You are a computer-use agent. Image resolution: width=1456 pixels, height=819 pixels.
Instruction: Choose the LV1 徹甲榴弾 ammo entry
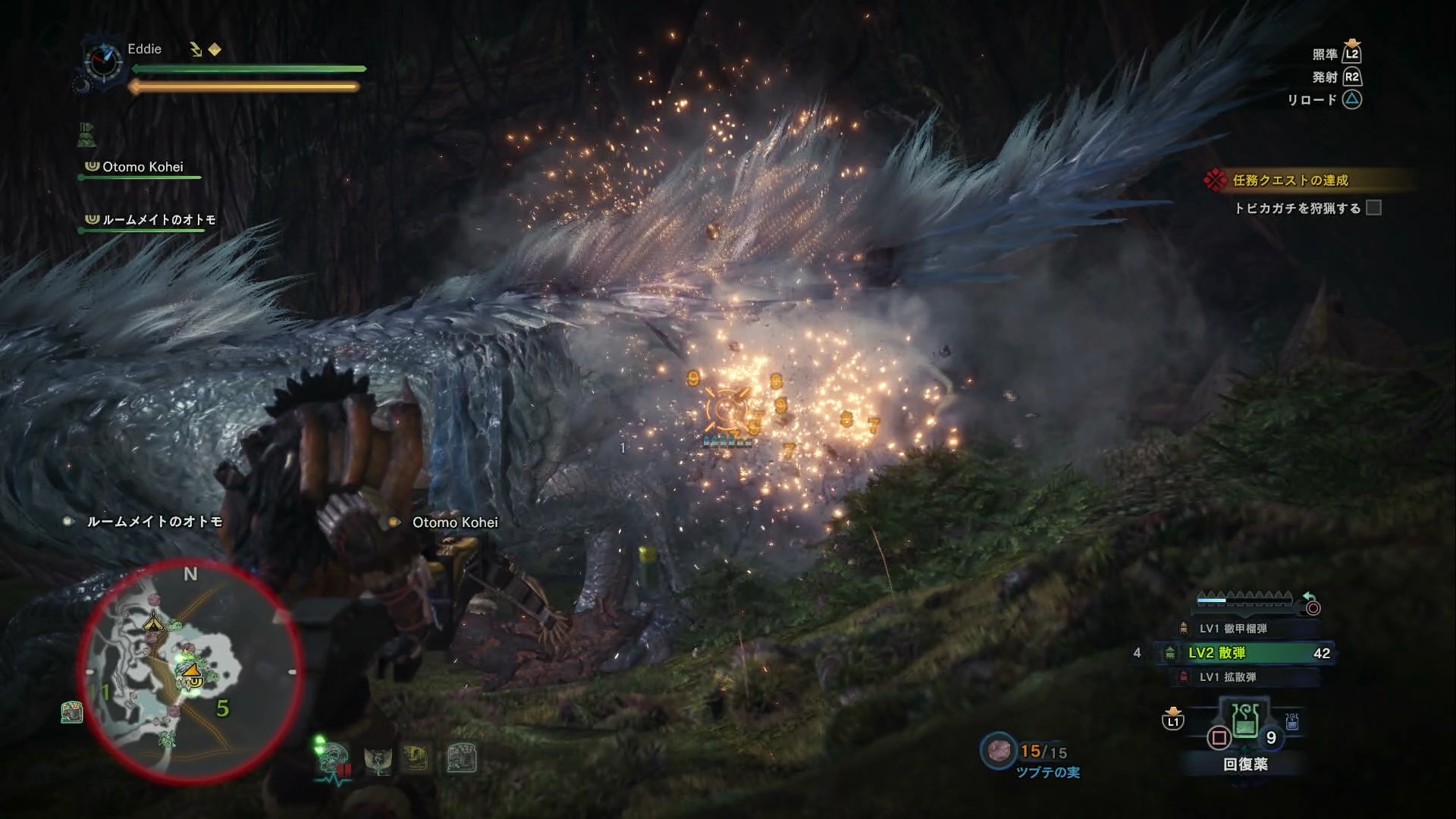click(1233, 629)
